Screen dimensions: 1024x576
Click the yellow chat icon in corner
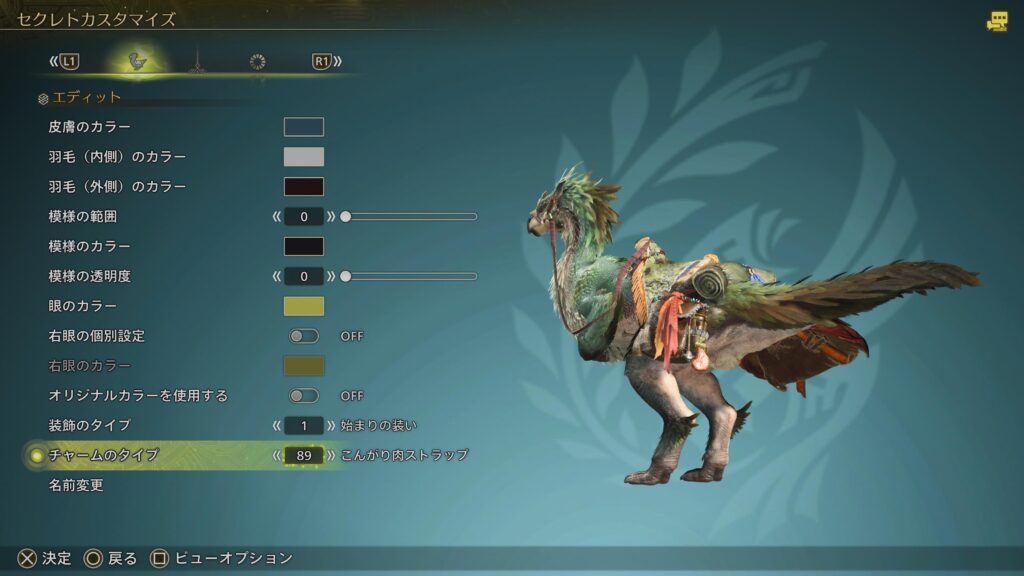point(997,21)
